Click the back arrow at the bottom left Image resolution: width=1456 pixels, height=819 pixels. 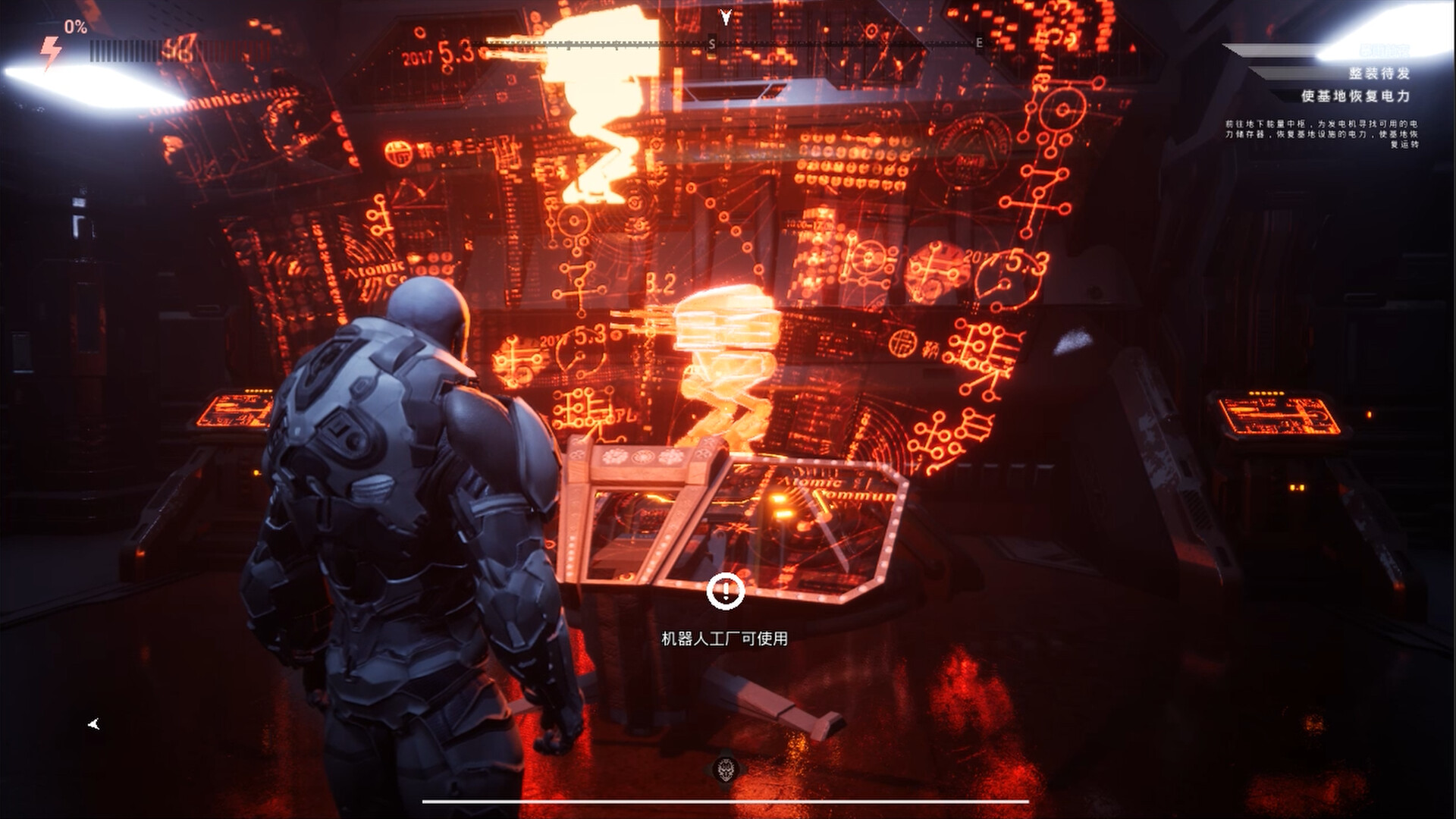point(93,724)
